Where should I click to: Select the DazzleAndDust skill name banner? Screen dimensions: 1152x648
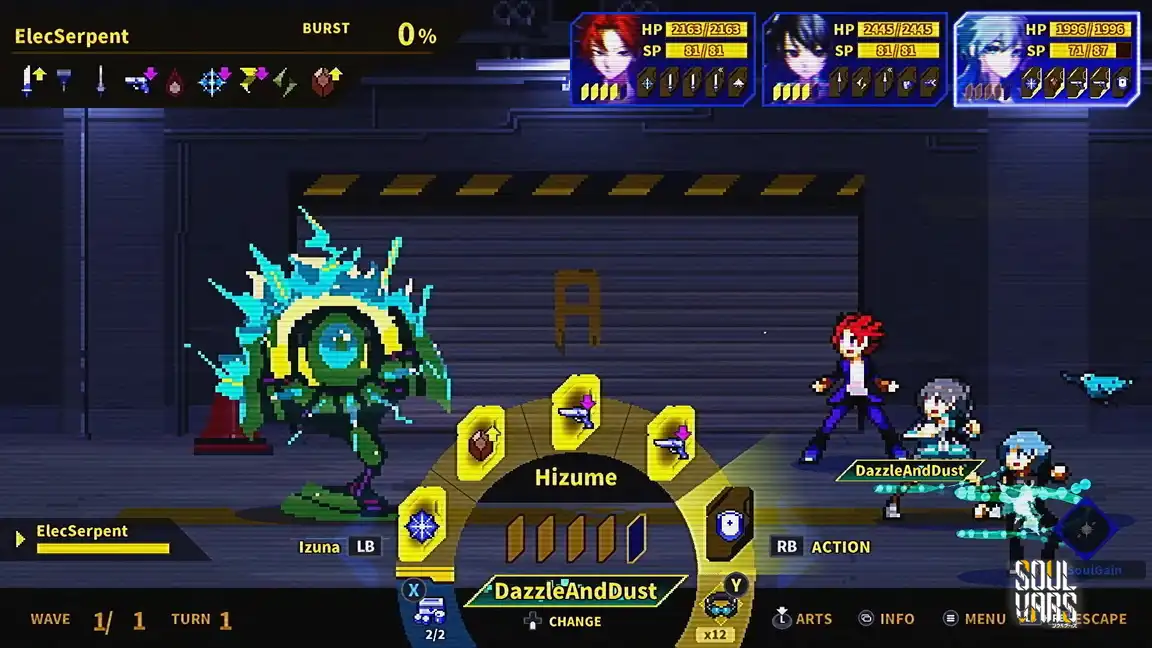pos(576,591)
